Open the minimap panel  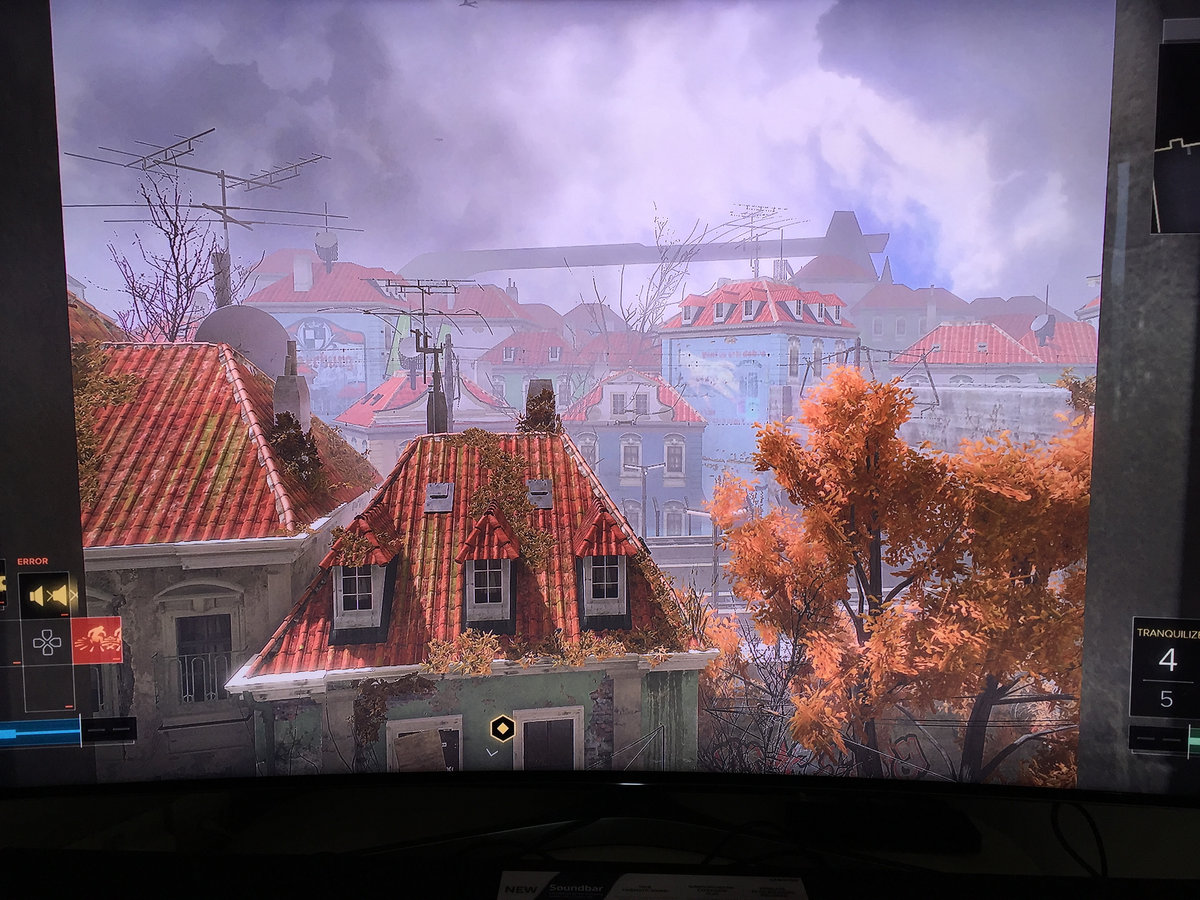coord(1176,140)
